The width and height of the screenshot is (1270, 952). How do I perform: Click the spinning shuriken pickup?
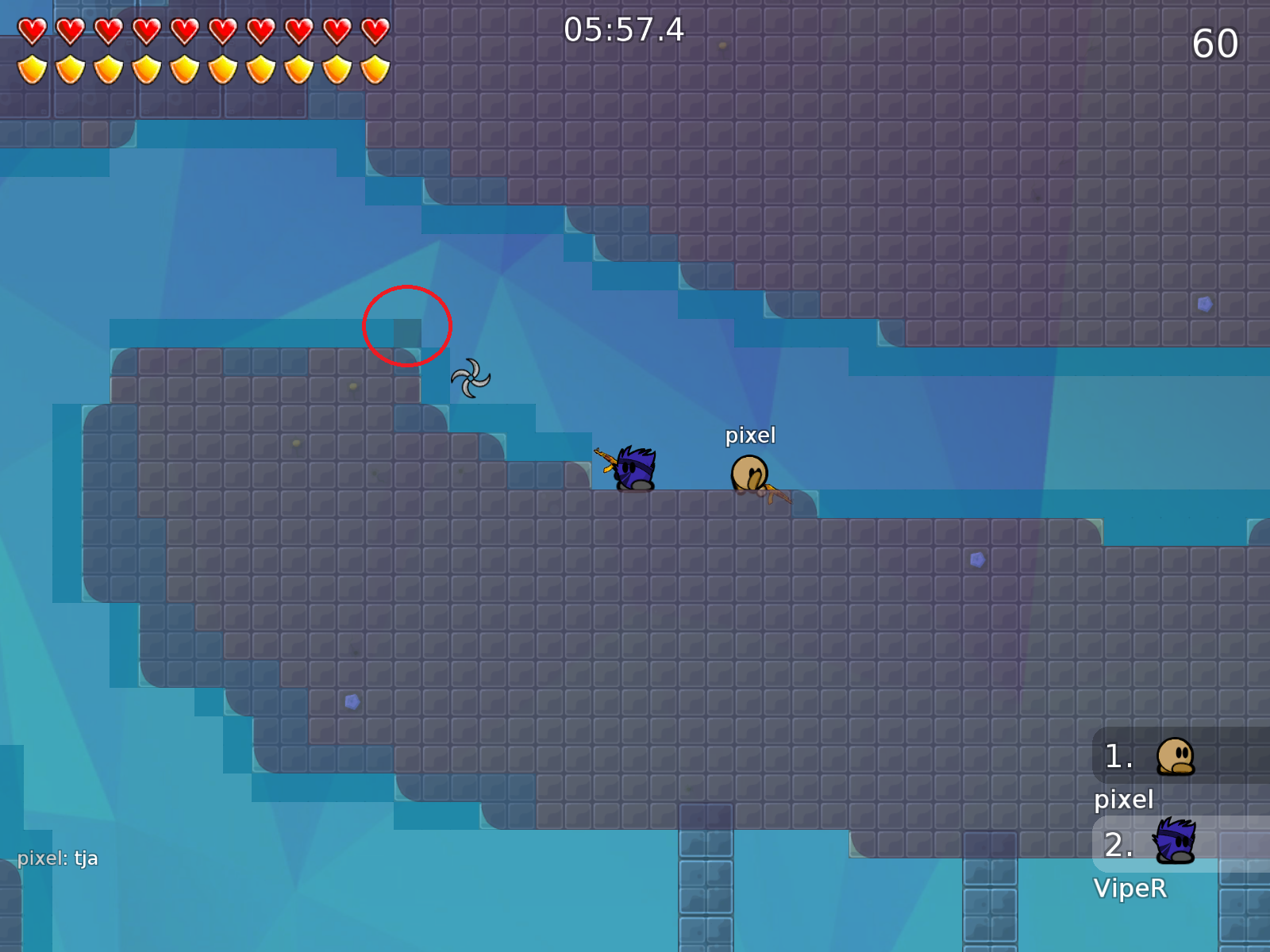[x=470, y=378]
